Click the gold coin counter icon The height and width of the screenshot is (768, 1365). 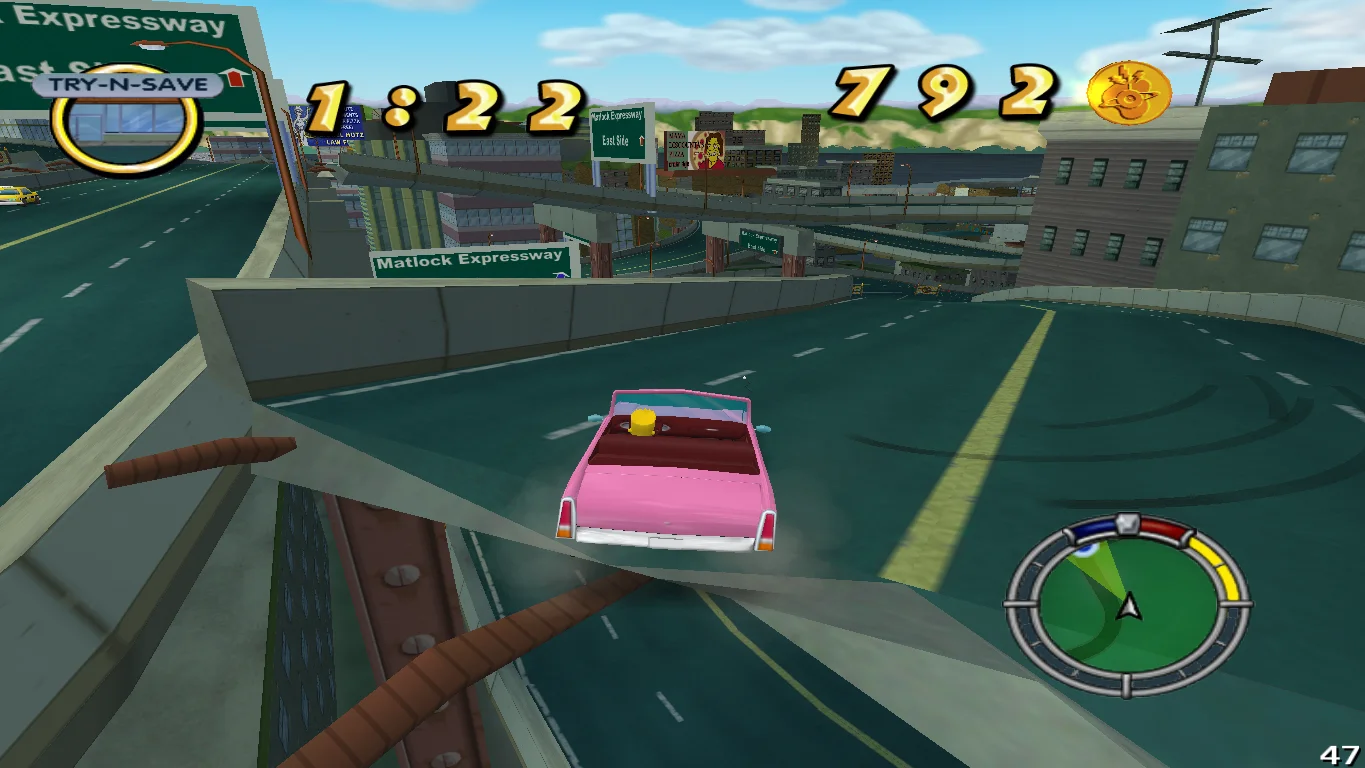click(1129, 93)
